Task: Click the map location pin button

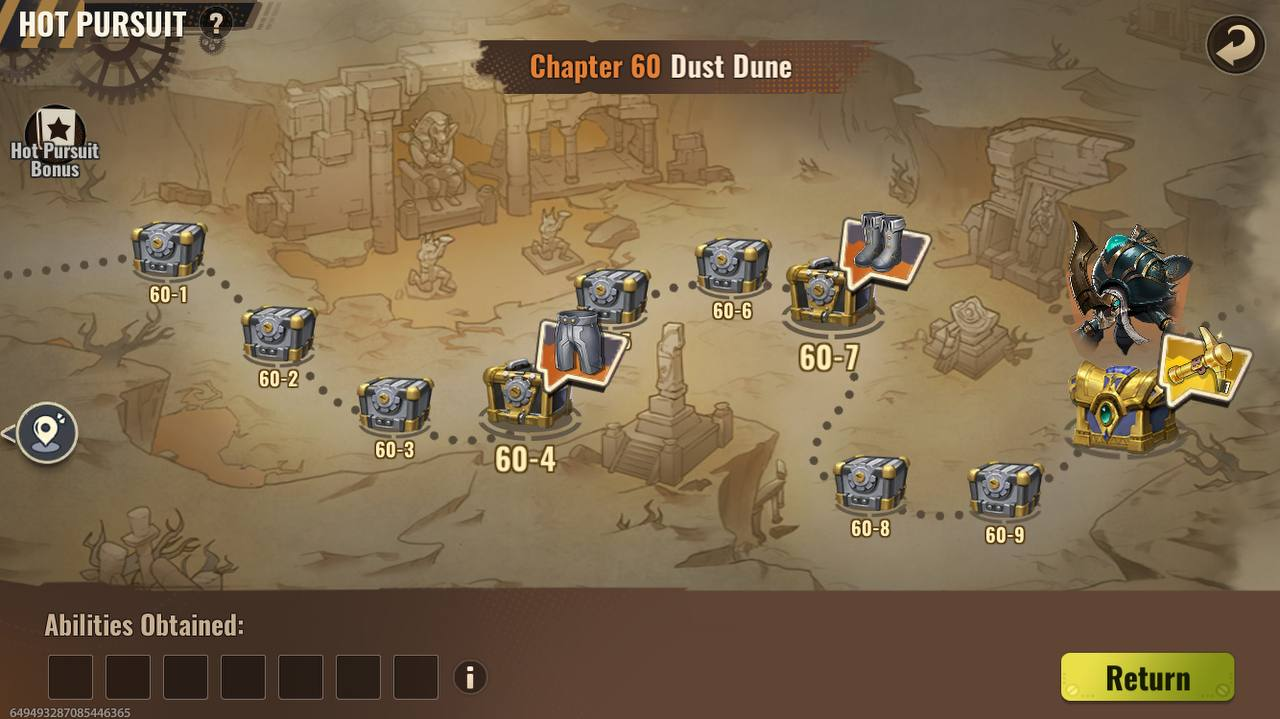Action: [46, 433]
